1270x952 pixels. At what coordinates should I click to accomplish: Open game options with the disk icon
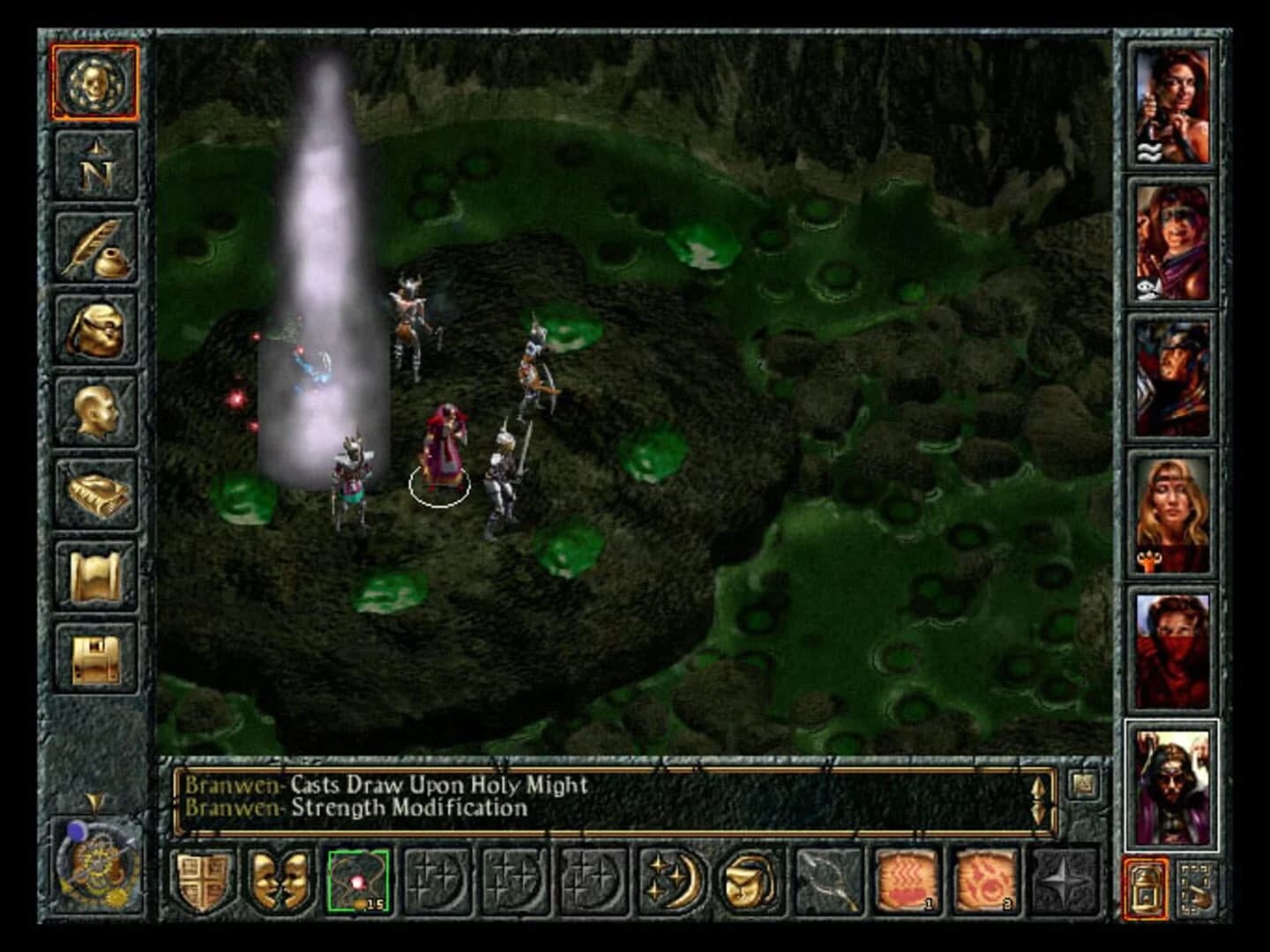pyautogui.click(x=97, y=651)
